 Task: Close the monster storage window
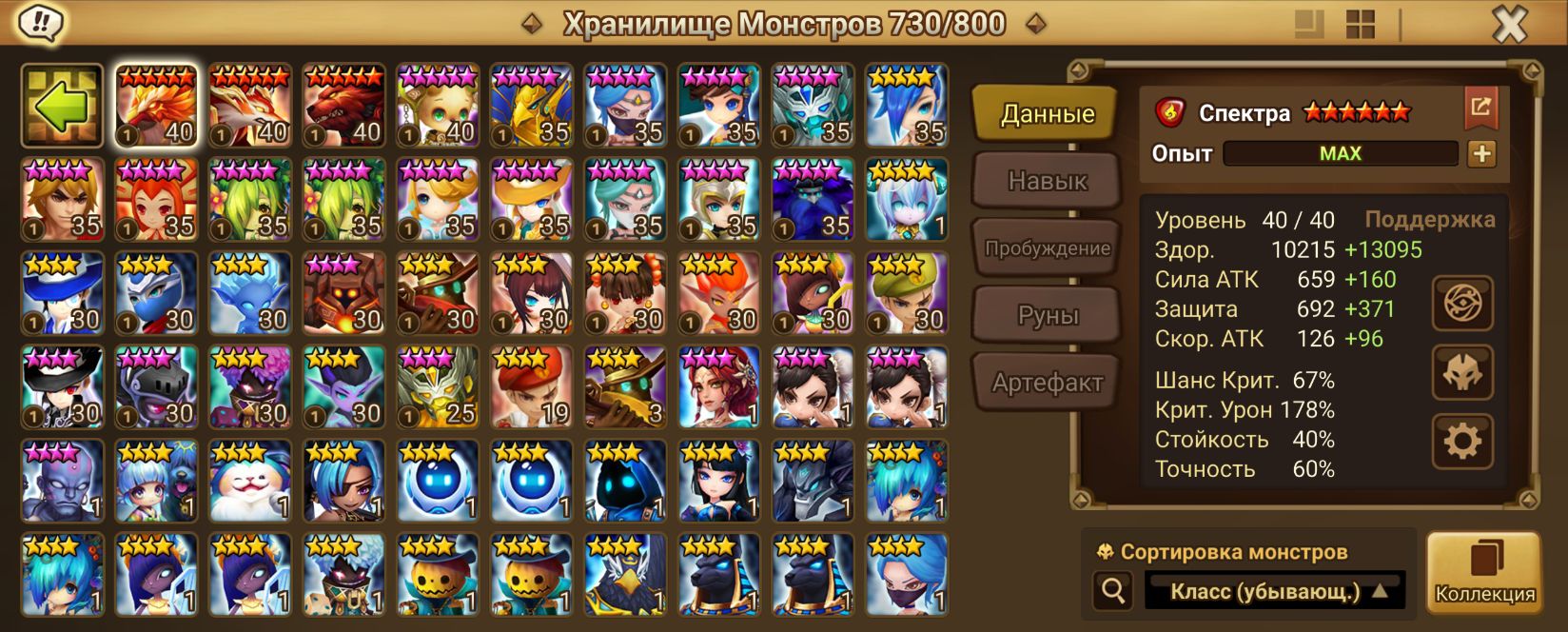click(x=1510, y=25)
